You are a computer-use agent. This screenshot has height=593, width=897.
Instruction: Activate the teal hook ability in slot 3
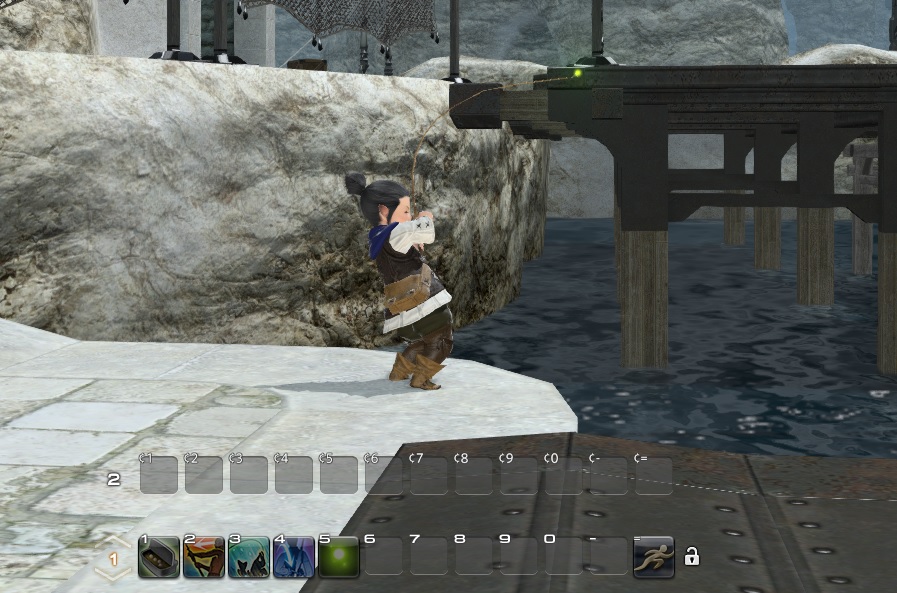(249, 557)
